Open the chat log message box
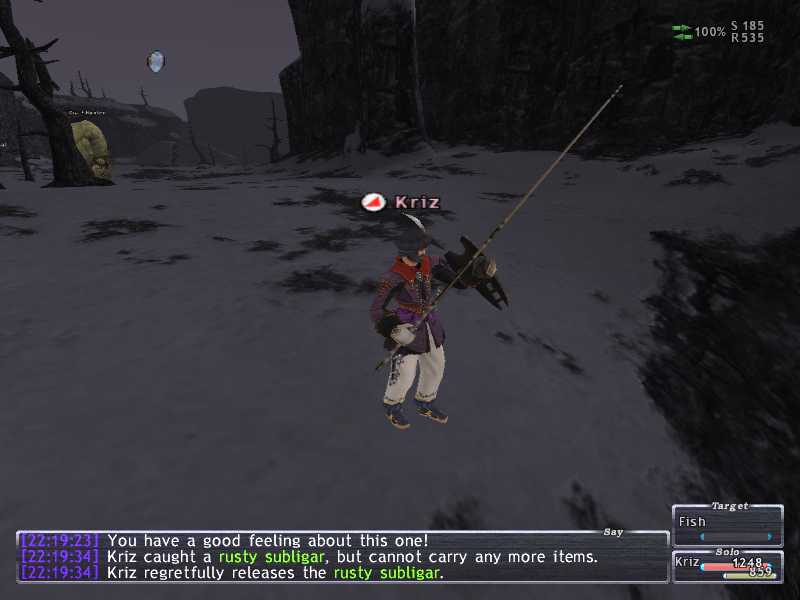Viewport: 800px width, 600px height. [x=340, y=556]
